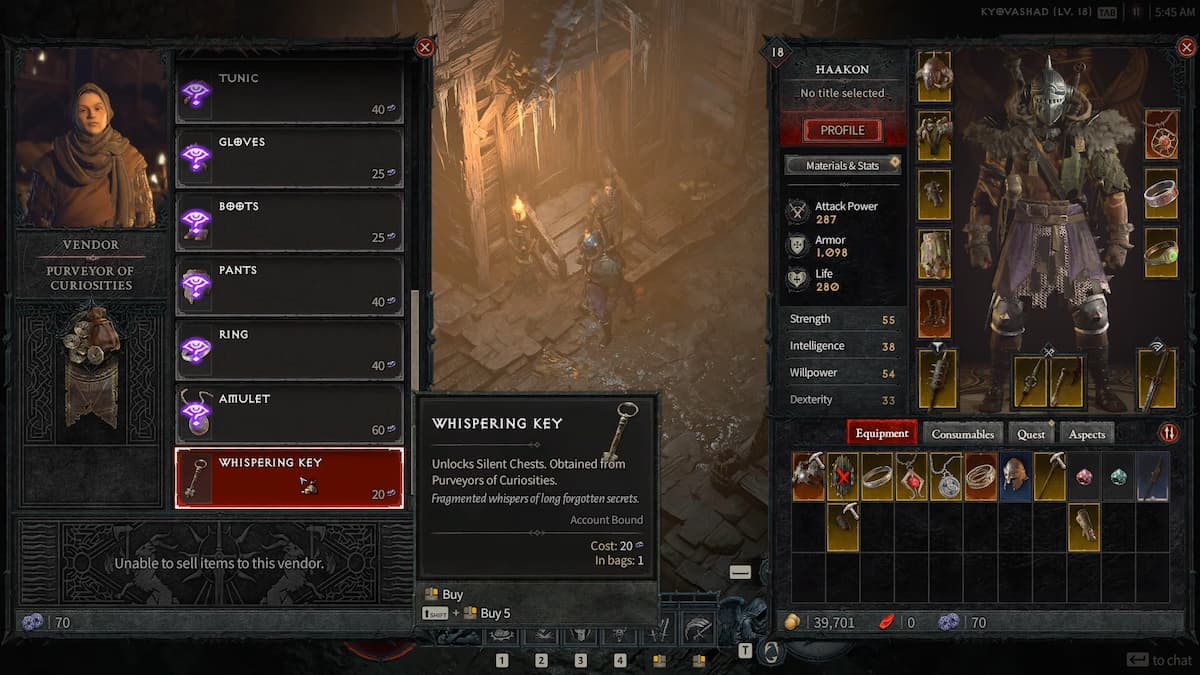Open the character Profile

pyautogui.click(x=842, y=130)
